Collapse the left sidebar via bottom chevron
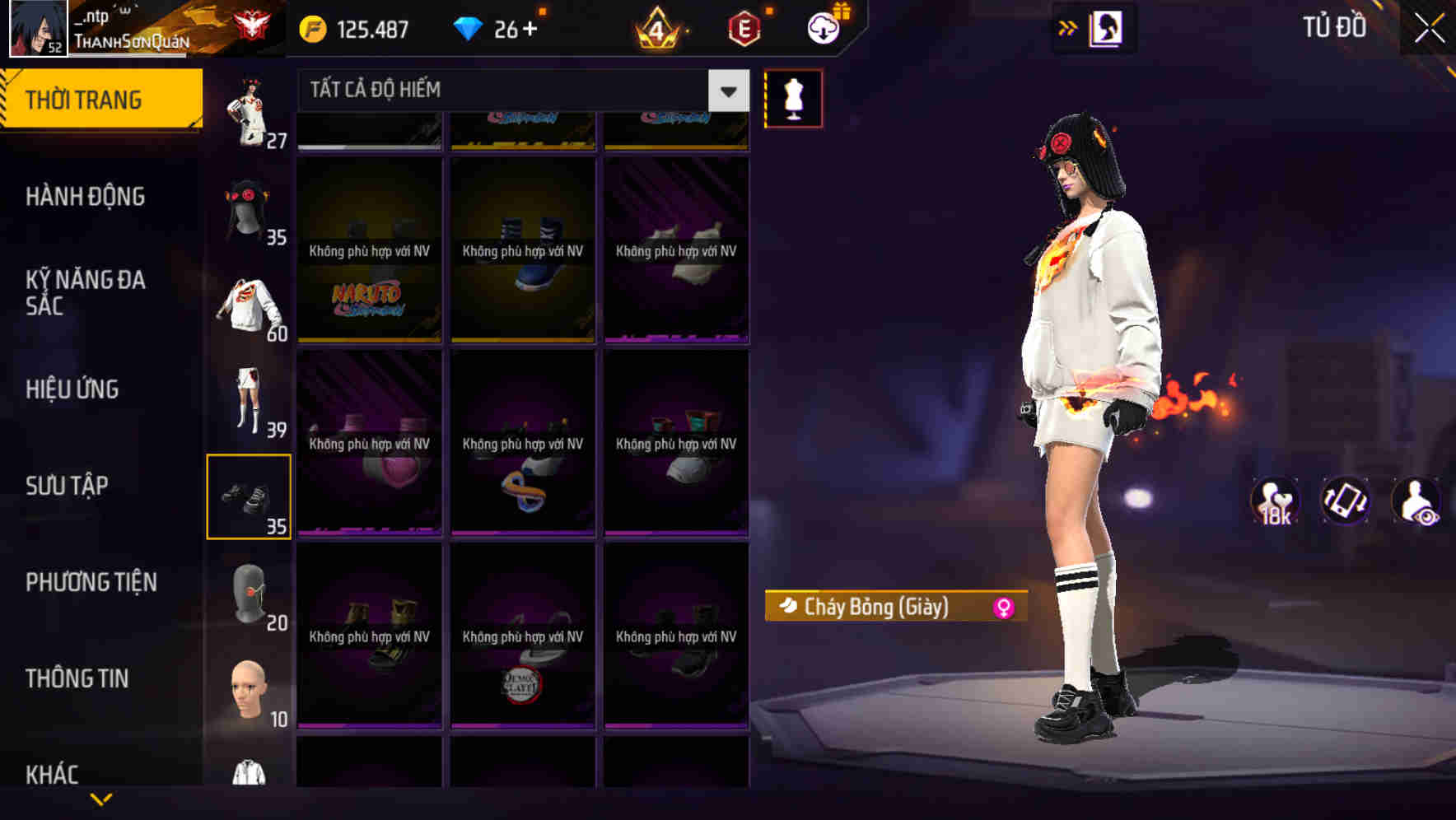Screen dimensions: 1456x820 coord(101,799)
